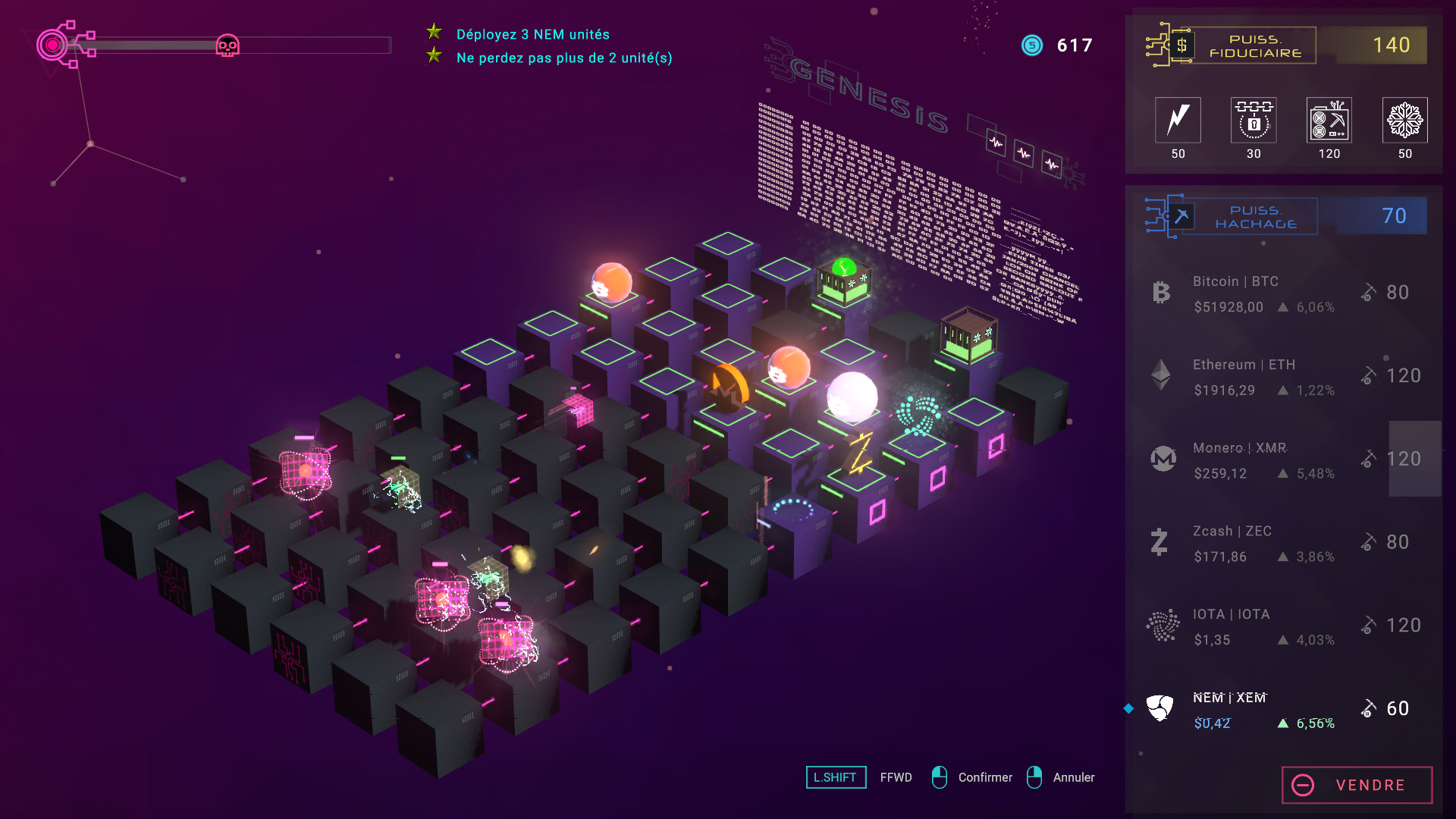Select the chain-lock blockchain tool
Viewport: 1456px width, 819px height.
click(x=1254, y=120)
